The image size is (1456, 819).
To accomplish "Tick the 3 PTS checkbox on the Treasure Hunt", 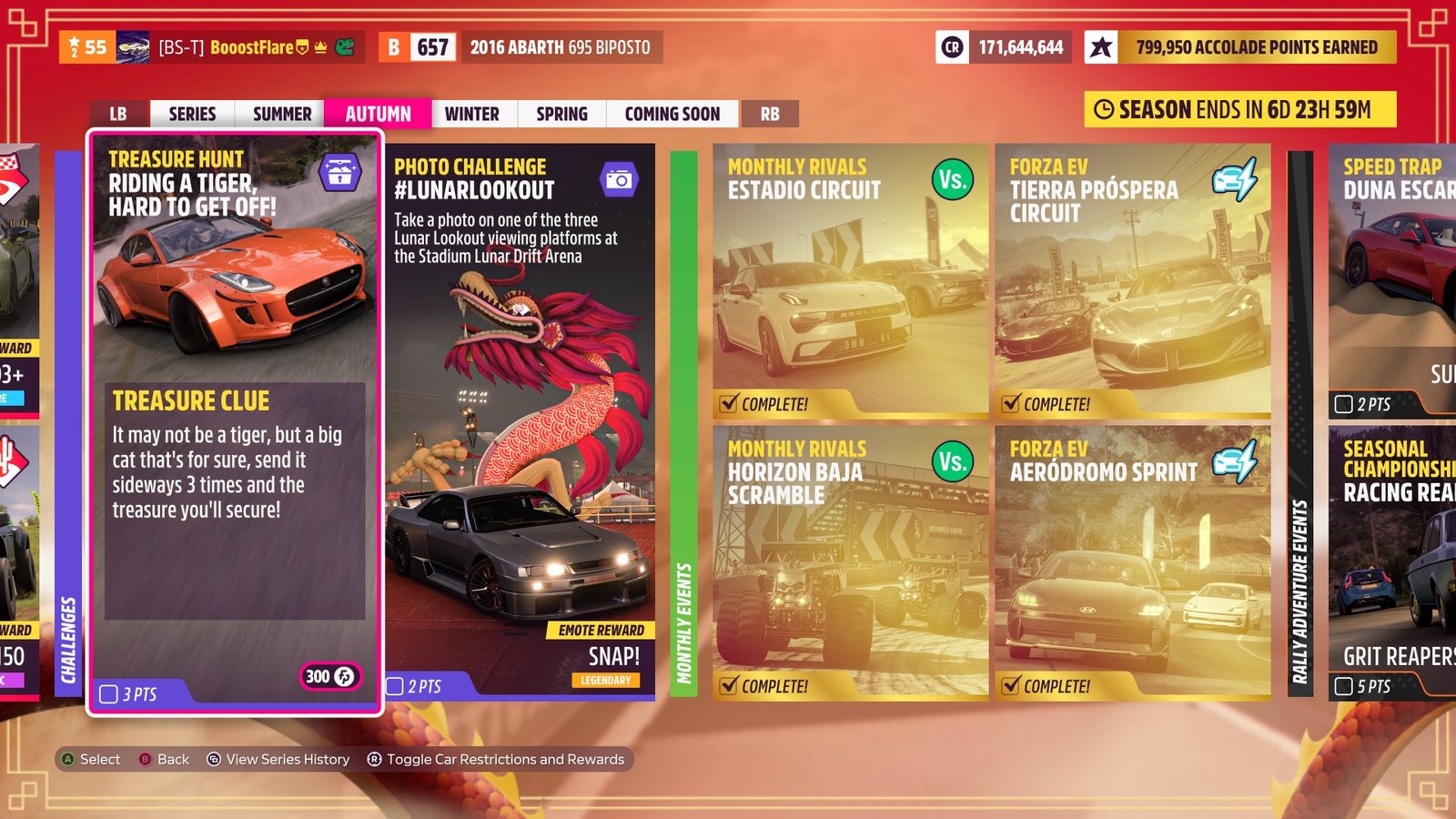I will [108, 693].
